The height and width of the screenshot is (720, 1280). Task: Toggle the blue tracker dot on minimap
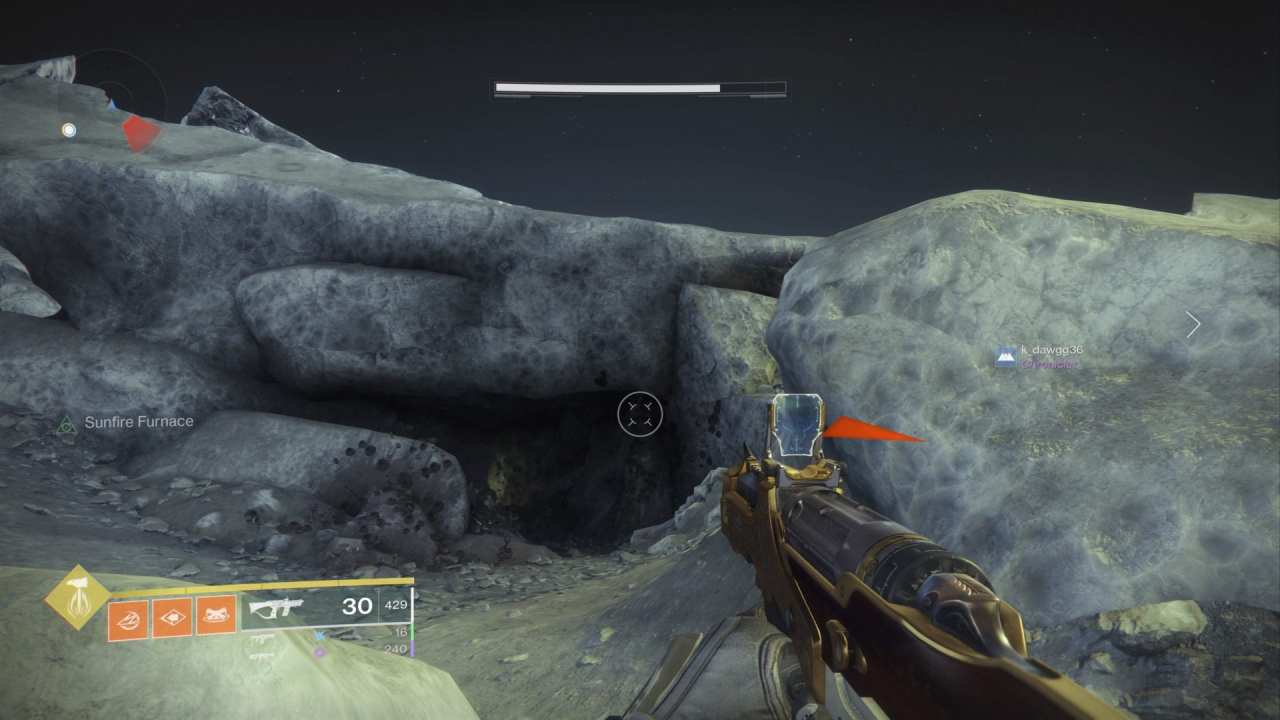(x=68, y=129)
